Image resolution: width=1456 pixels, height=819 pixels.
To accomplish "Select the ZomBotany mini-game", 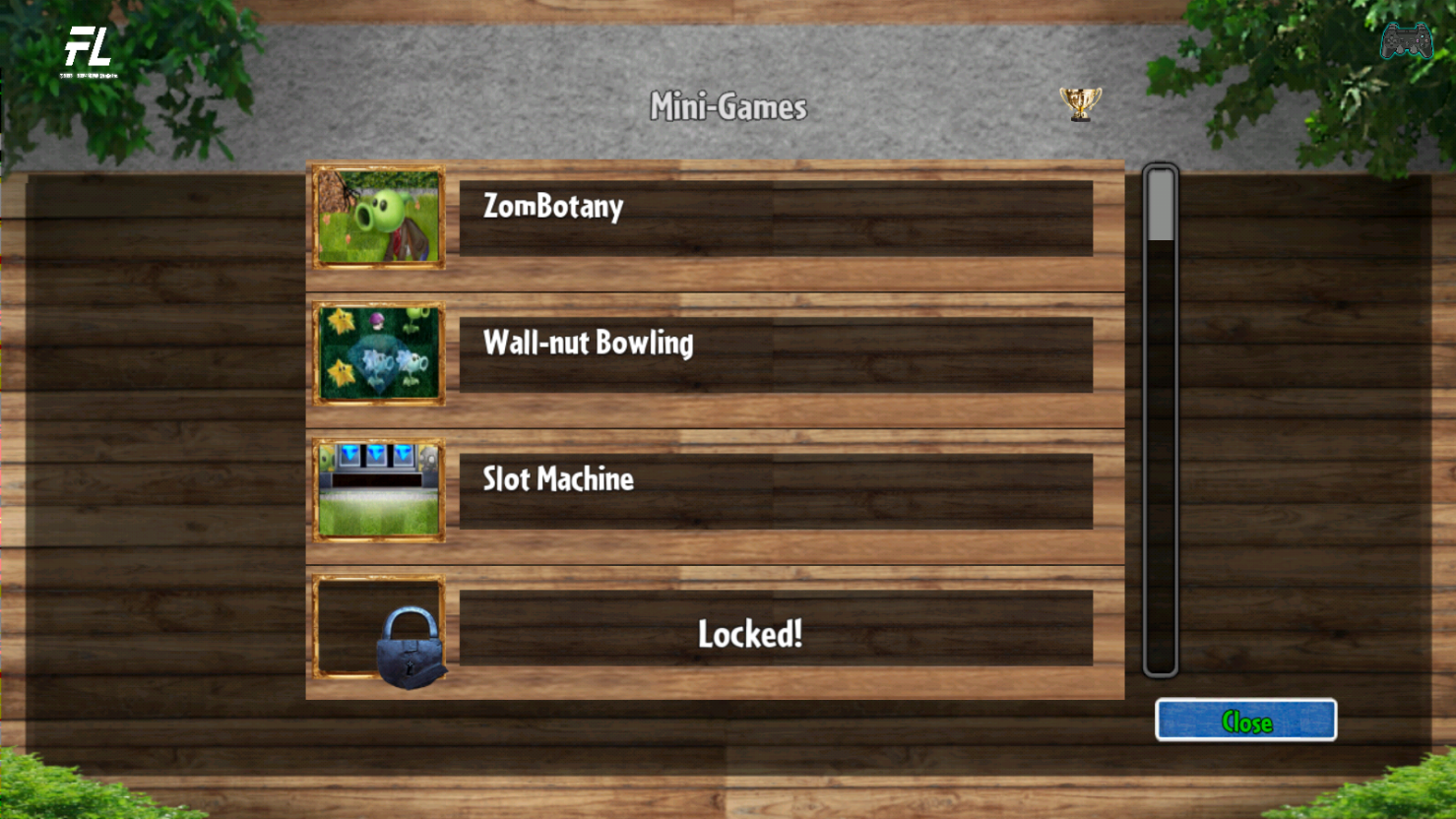I will 775,218.
